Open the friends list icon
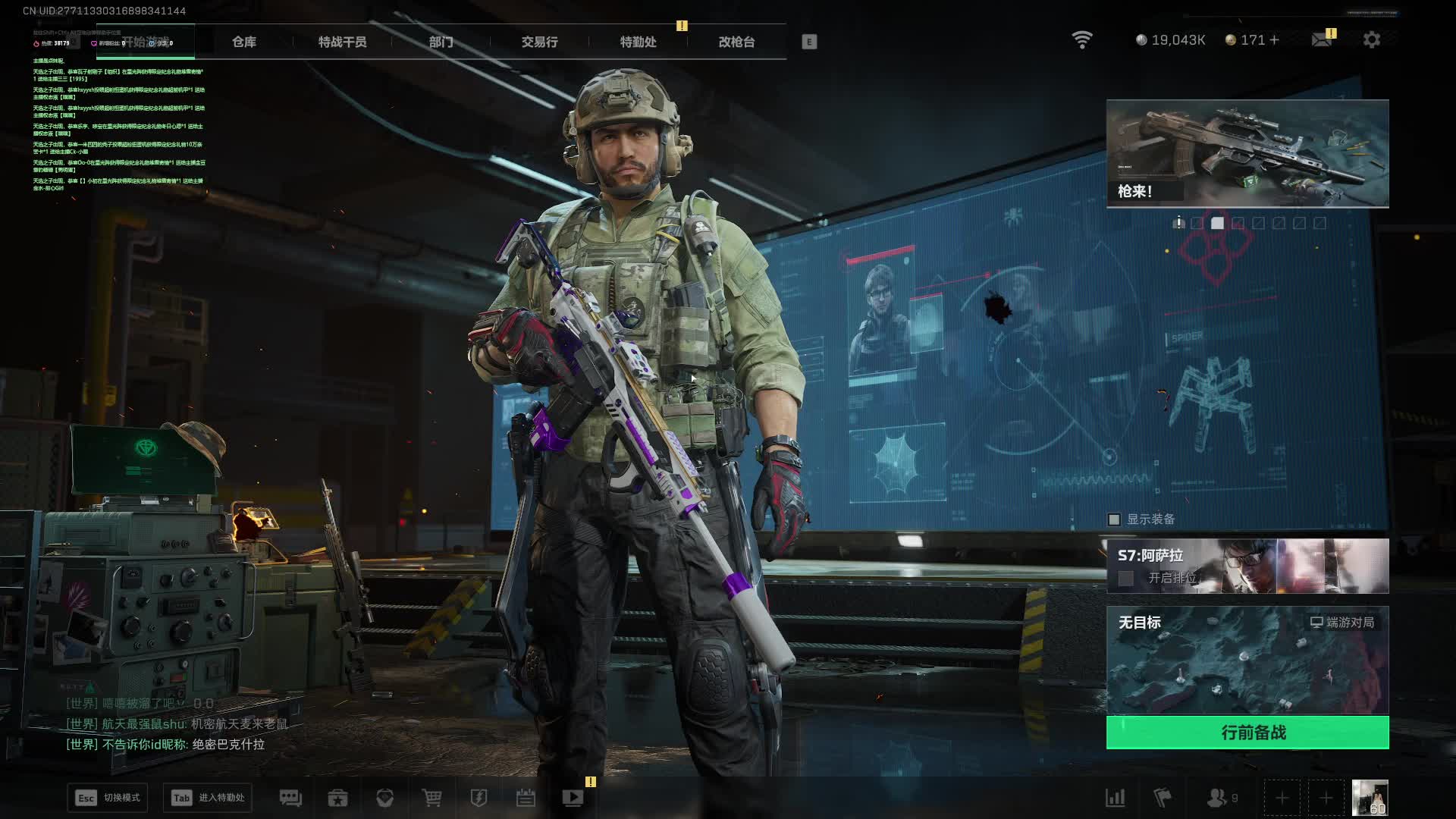The height and width of the screenshot is (819, 1456). 1217,798
